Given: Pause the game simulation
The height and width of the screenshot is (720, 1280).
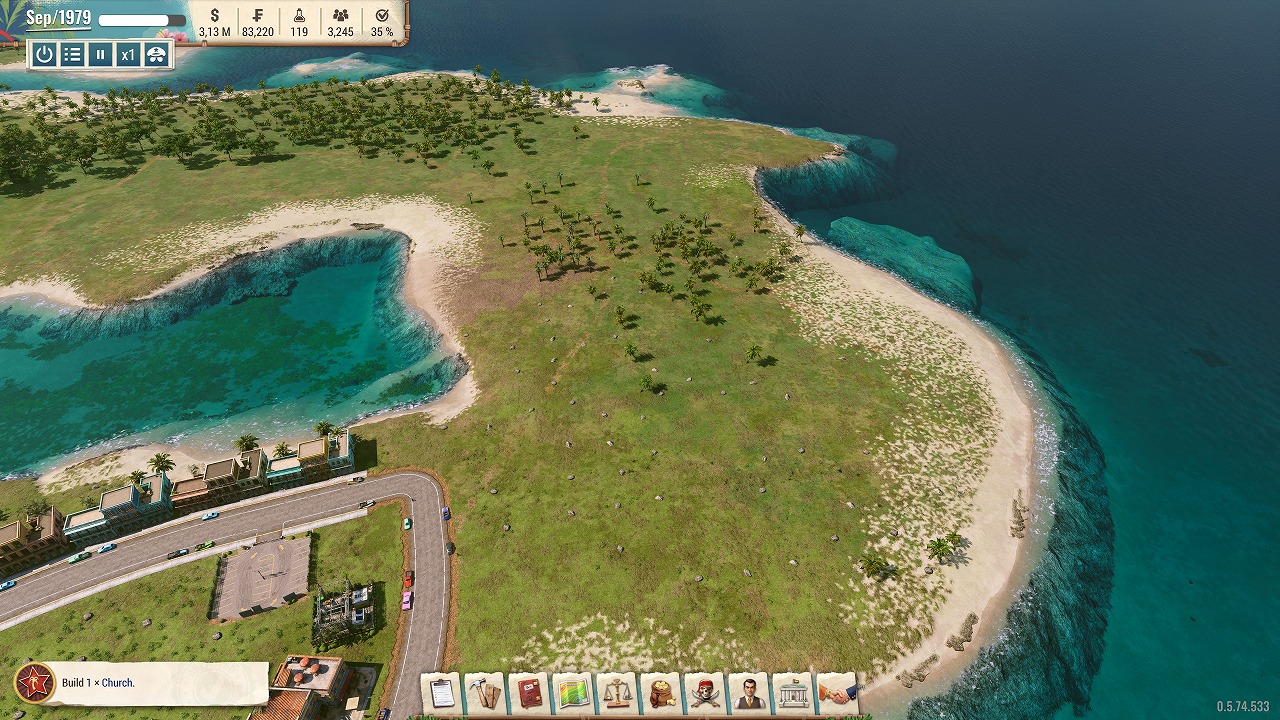Looking at the screenshot, I should pos(100,55).
